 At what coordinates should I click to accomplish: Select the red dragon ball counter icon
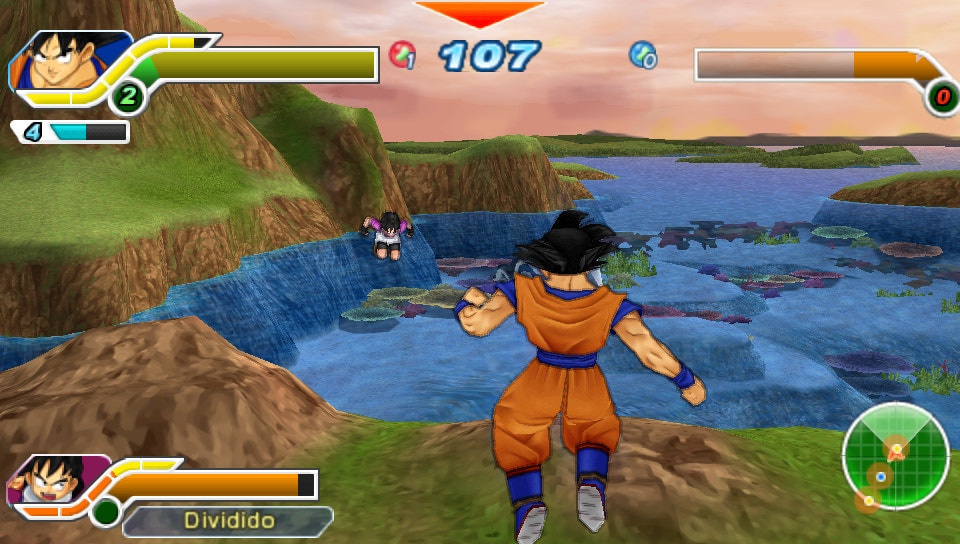(402, 54)
